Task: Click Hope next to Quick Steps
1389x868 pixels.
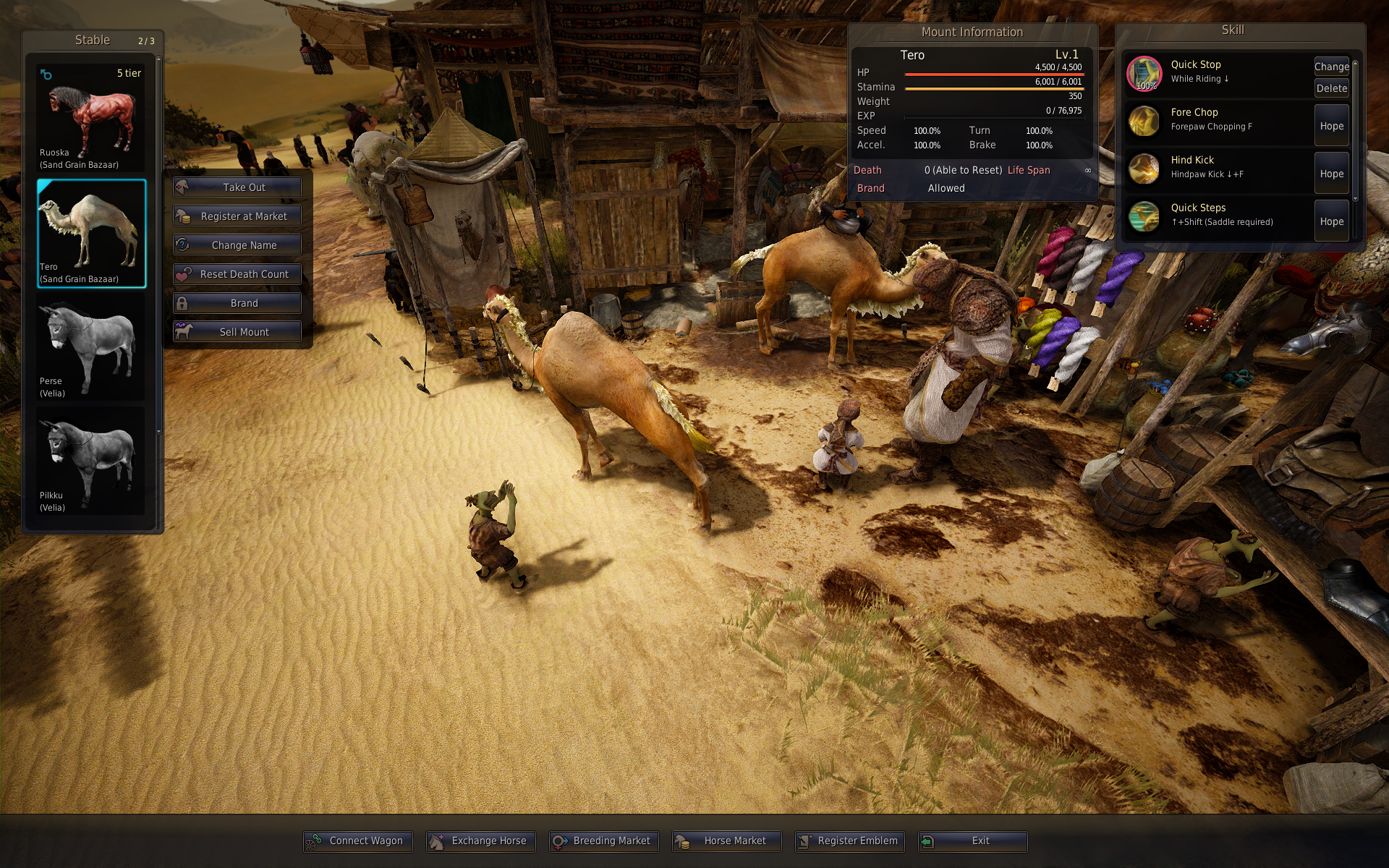Action: (1331, 221)
